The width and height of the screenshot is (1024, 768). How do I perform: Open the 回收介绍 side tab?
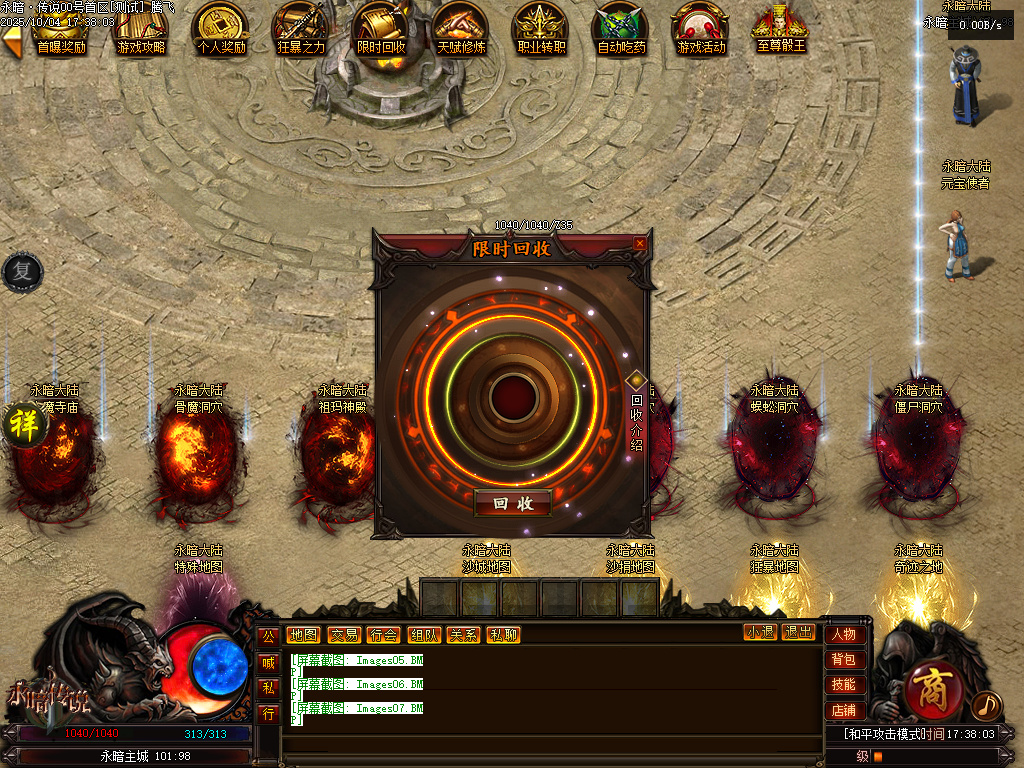(x=637, y=418)
